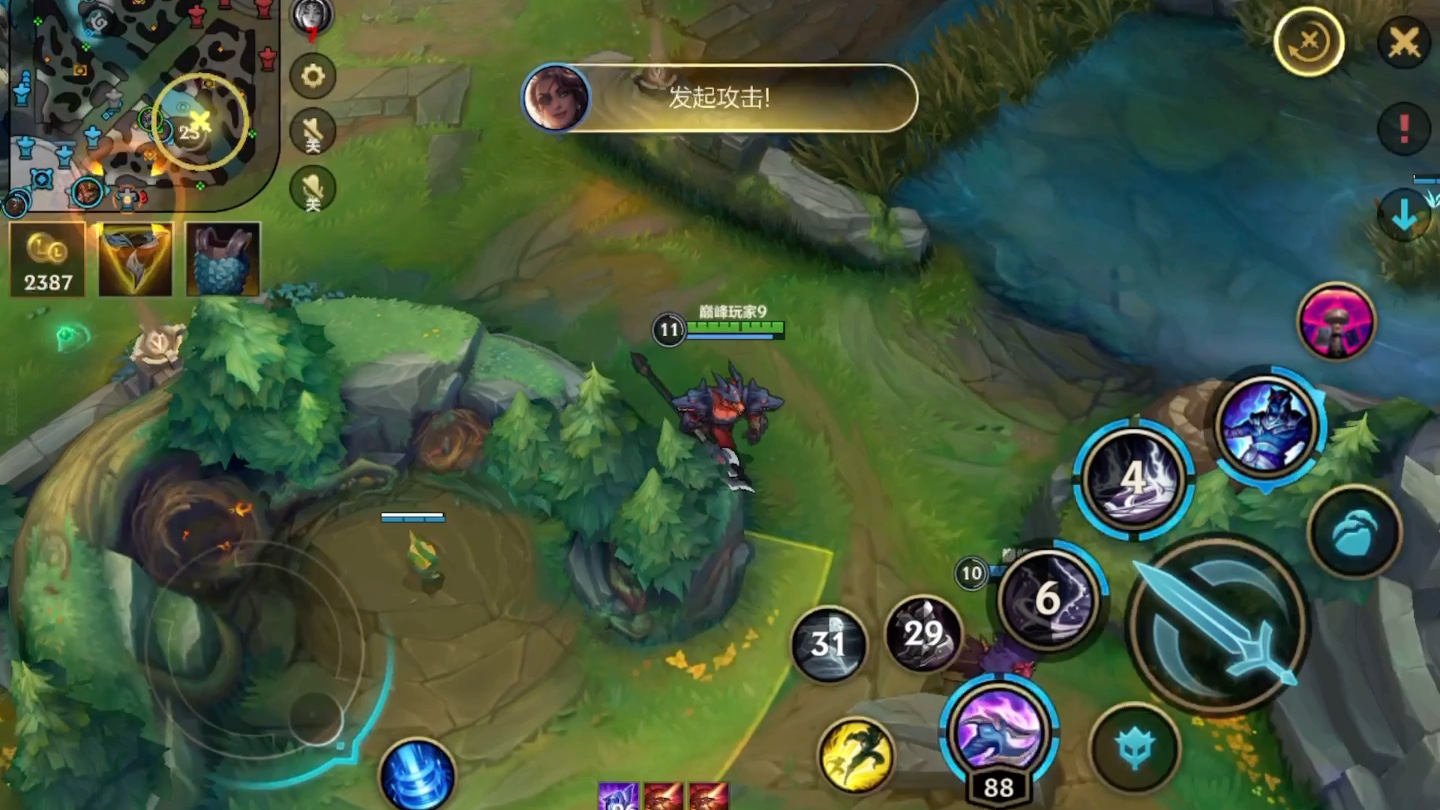Open the shop via 2387 gold button

click(47, 260)
